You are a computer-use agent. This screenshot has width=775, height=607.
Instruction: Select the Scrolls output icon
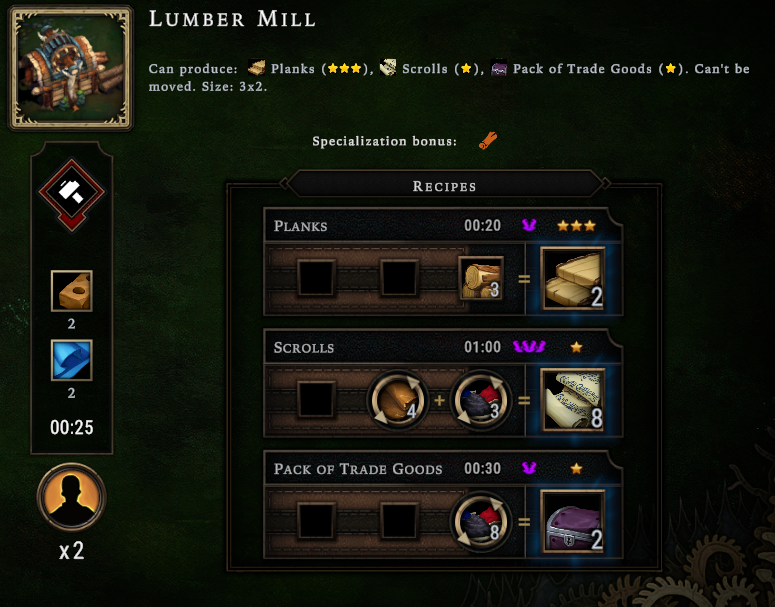tap(573, 400)
